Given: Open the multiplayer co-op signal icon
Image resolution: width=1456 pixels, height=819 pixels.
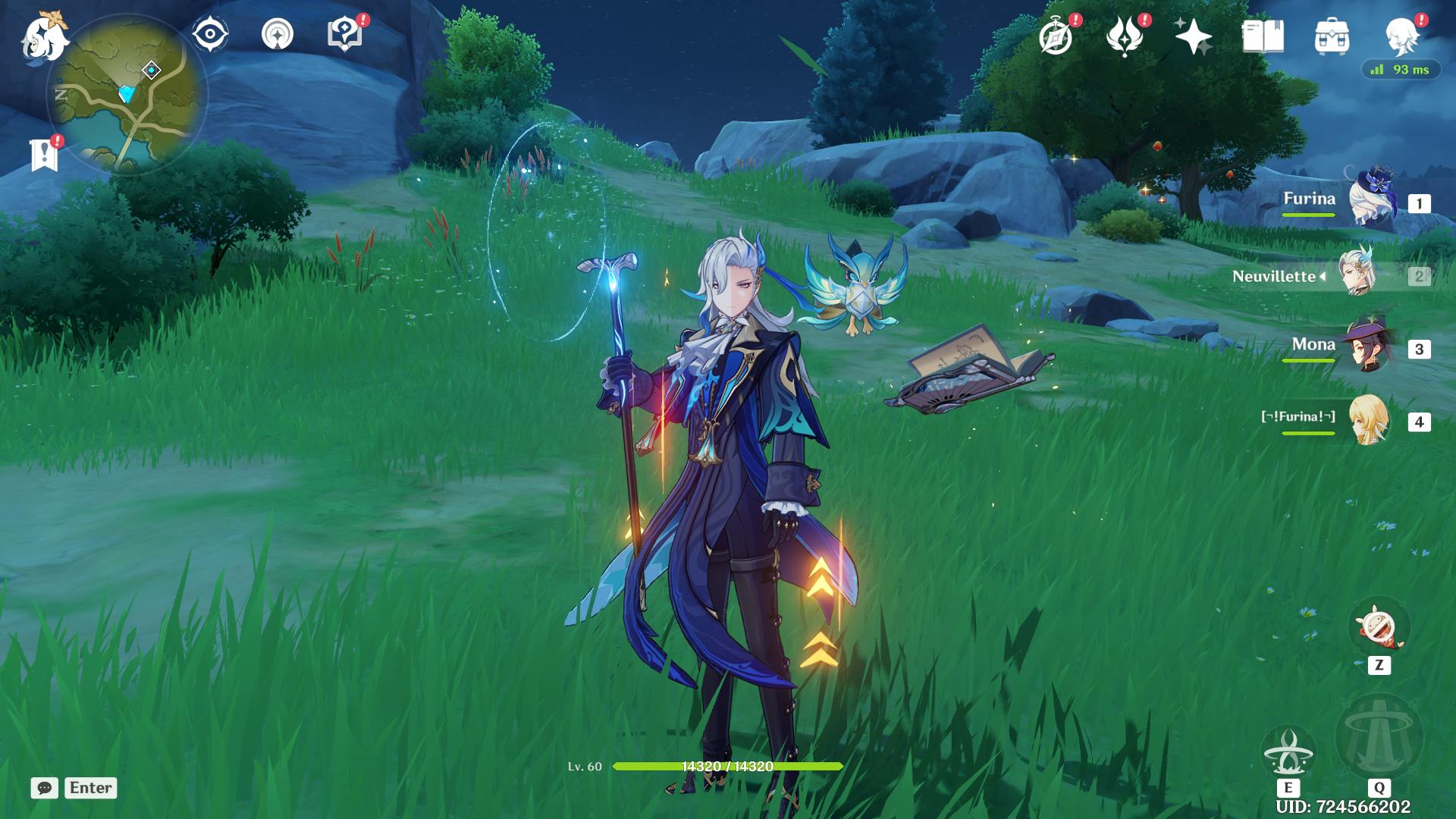Looking at the screenshot, I should (x=277, y=34).
